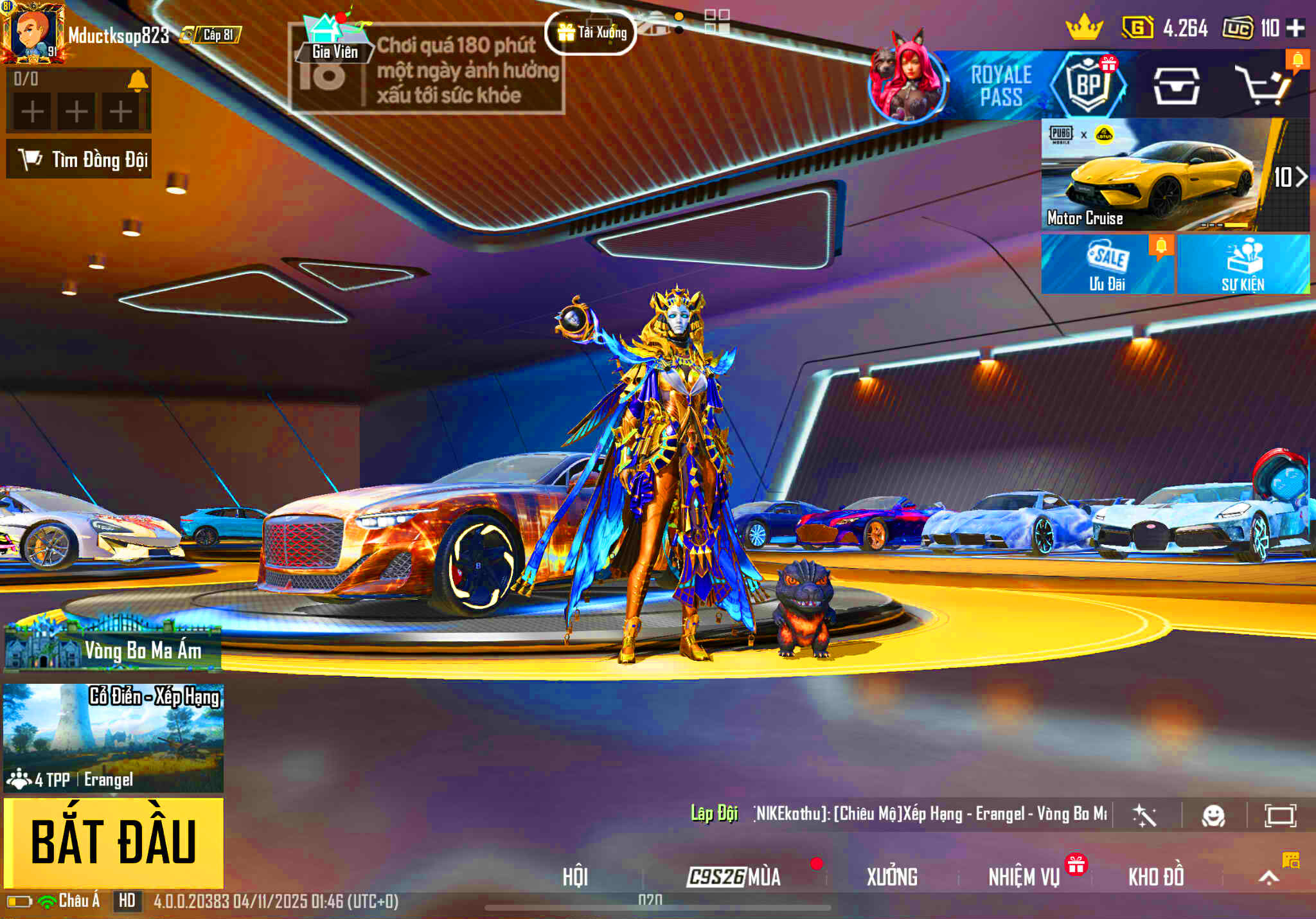
Task: Start the match with BẮT ĐẦU
Action: (x=114, y=842)
